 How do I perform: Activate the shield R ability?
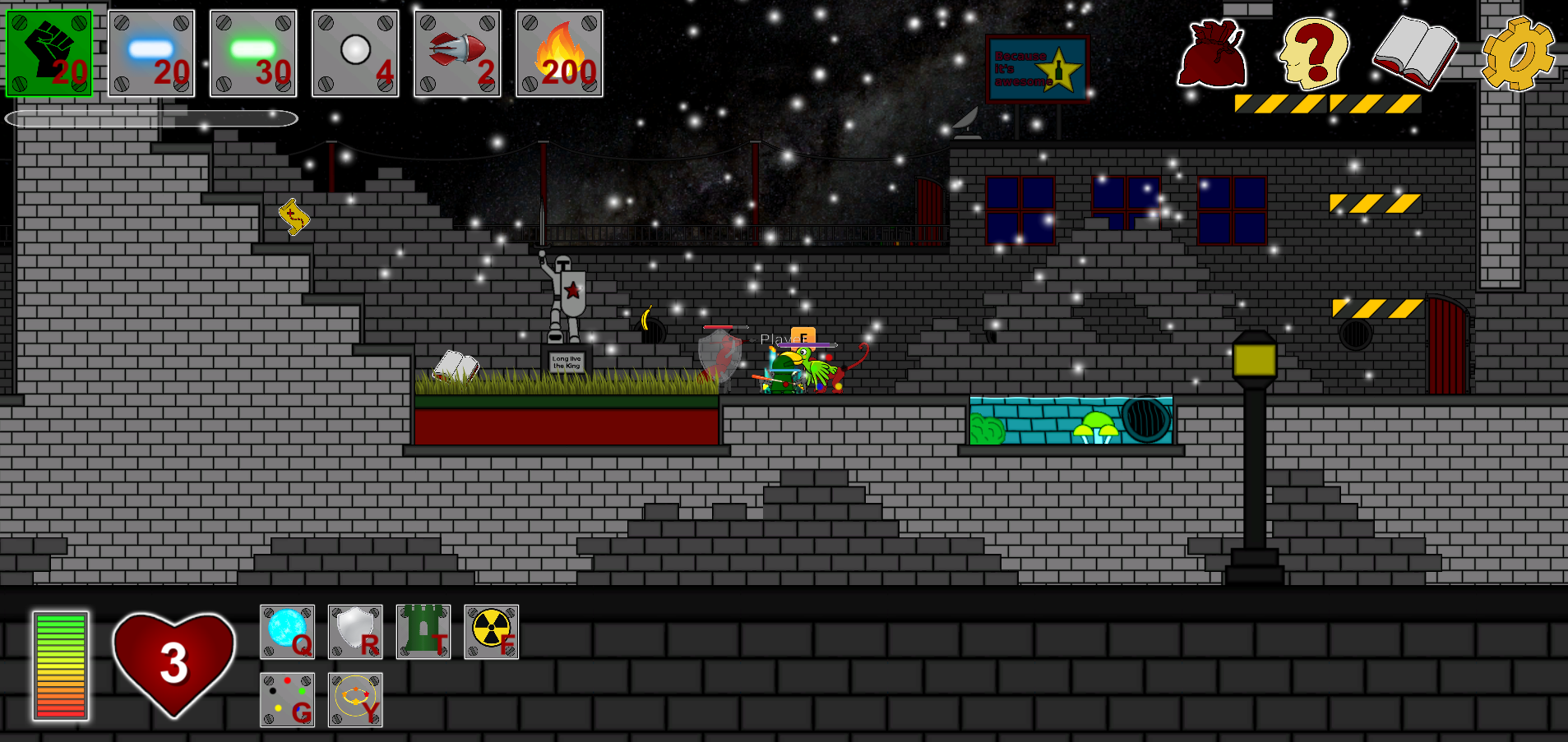pyautogui.click(x=355, y=632)
